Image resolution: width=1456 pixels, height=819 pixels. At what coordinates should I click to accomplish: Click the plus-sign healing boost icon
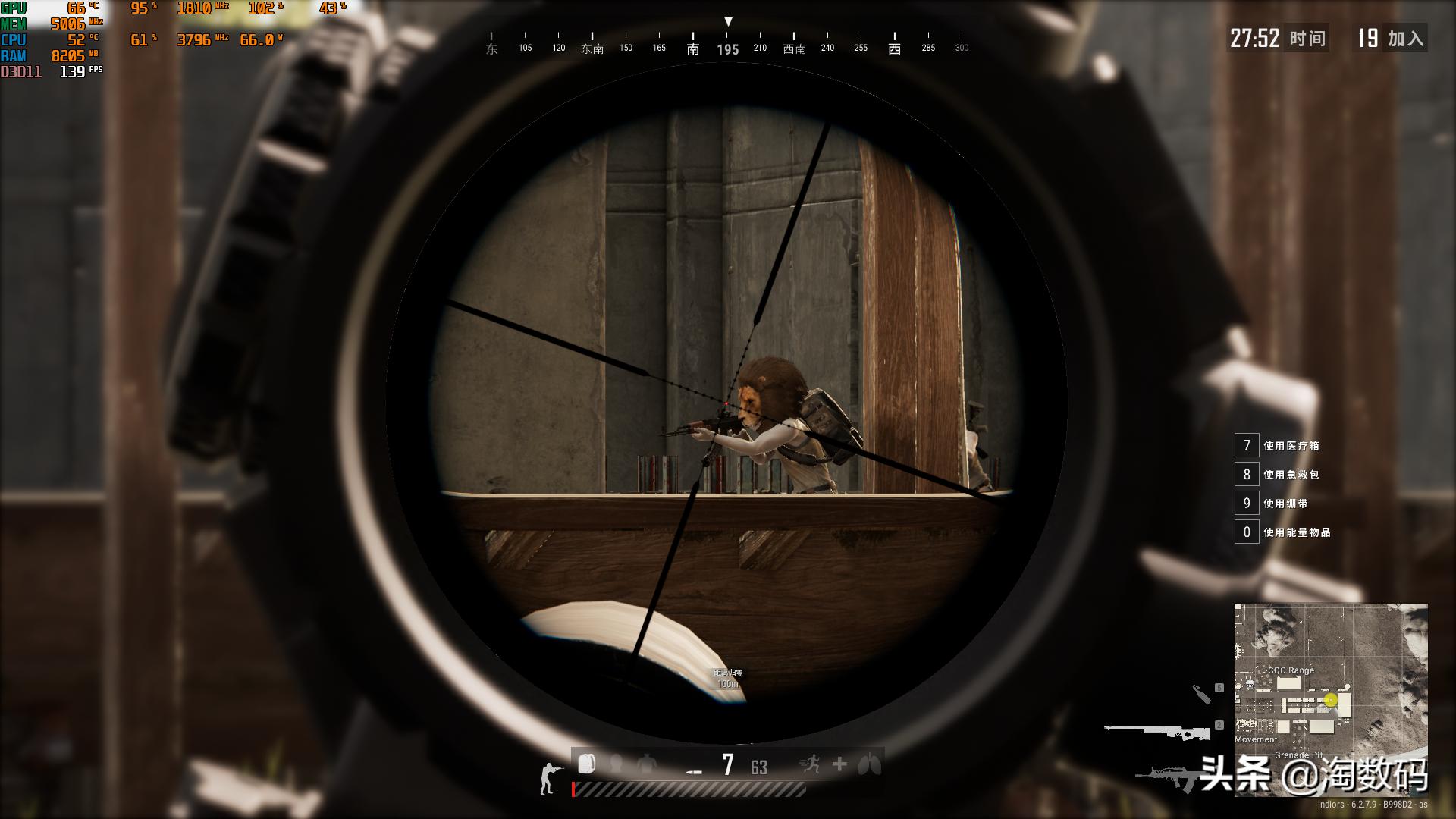pos(839,764)
